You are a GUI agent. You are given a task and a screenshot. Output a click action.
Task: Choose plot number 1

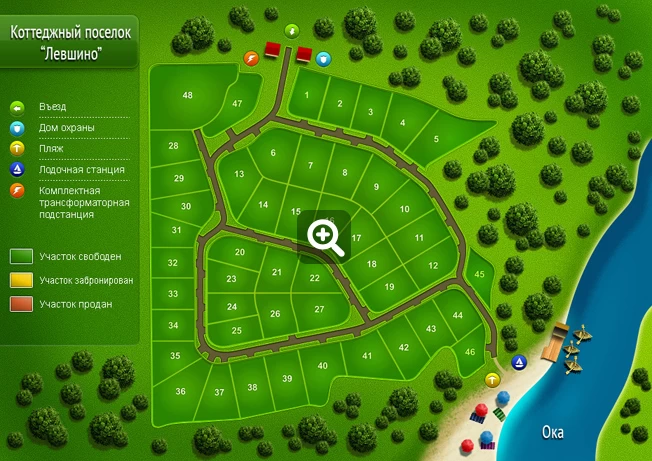coord(307,95)
